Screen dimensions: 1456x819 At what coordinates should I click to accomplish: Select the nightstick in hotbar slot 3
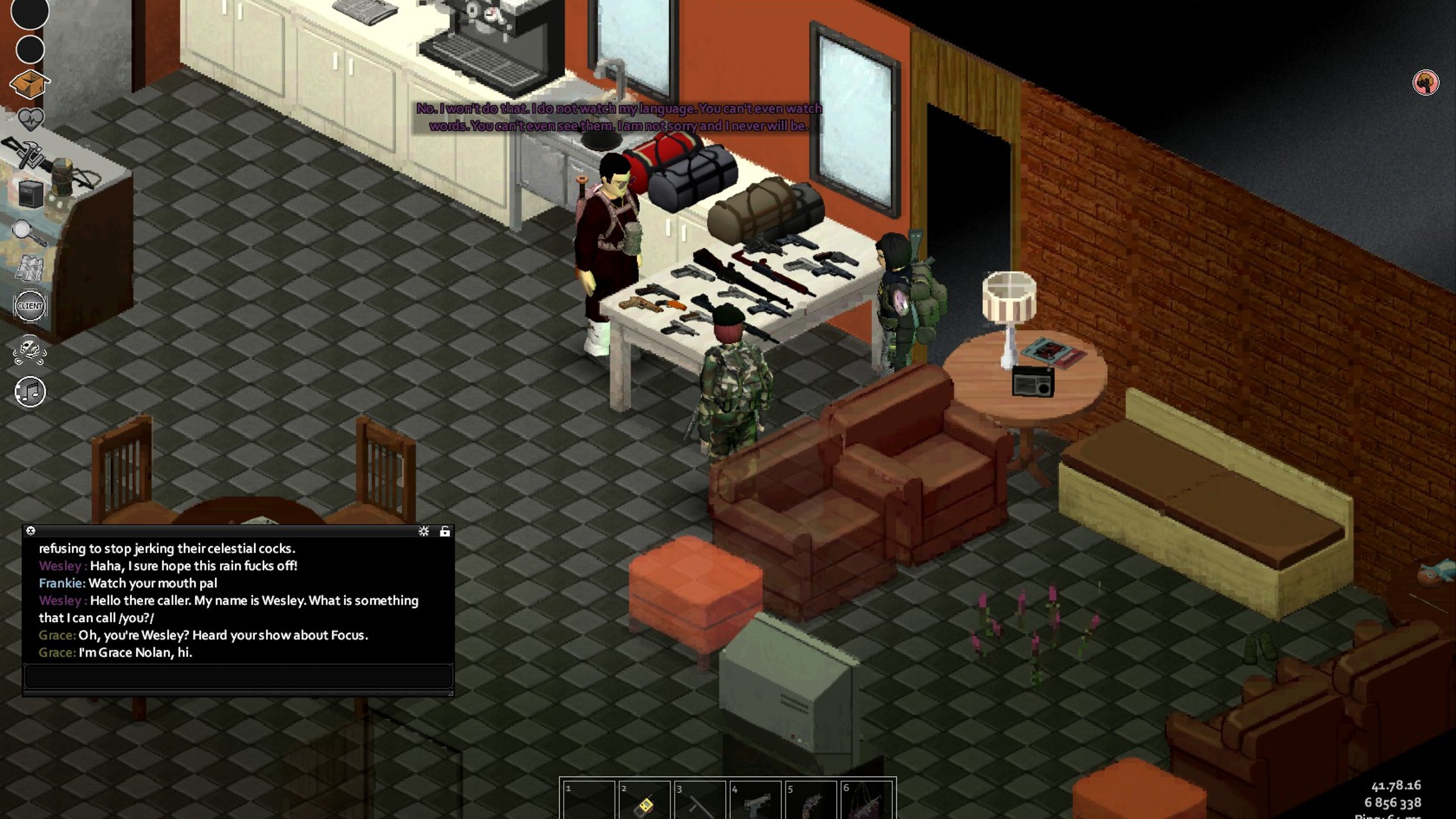[x=699, y=802]
